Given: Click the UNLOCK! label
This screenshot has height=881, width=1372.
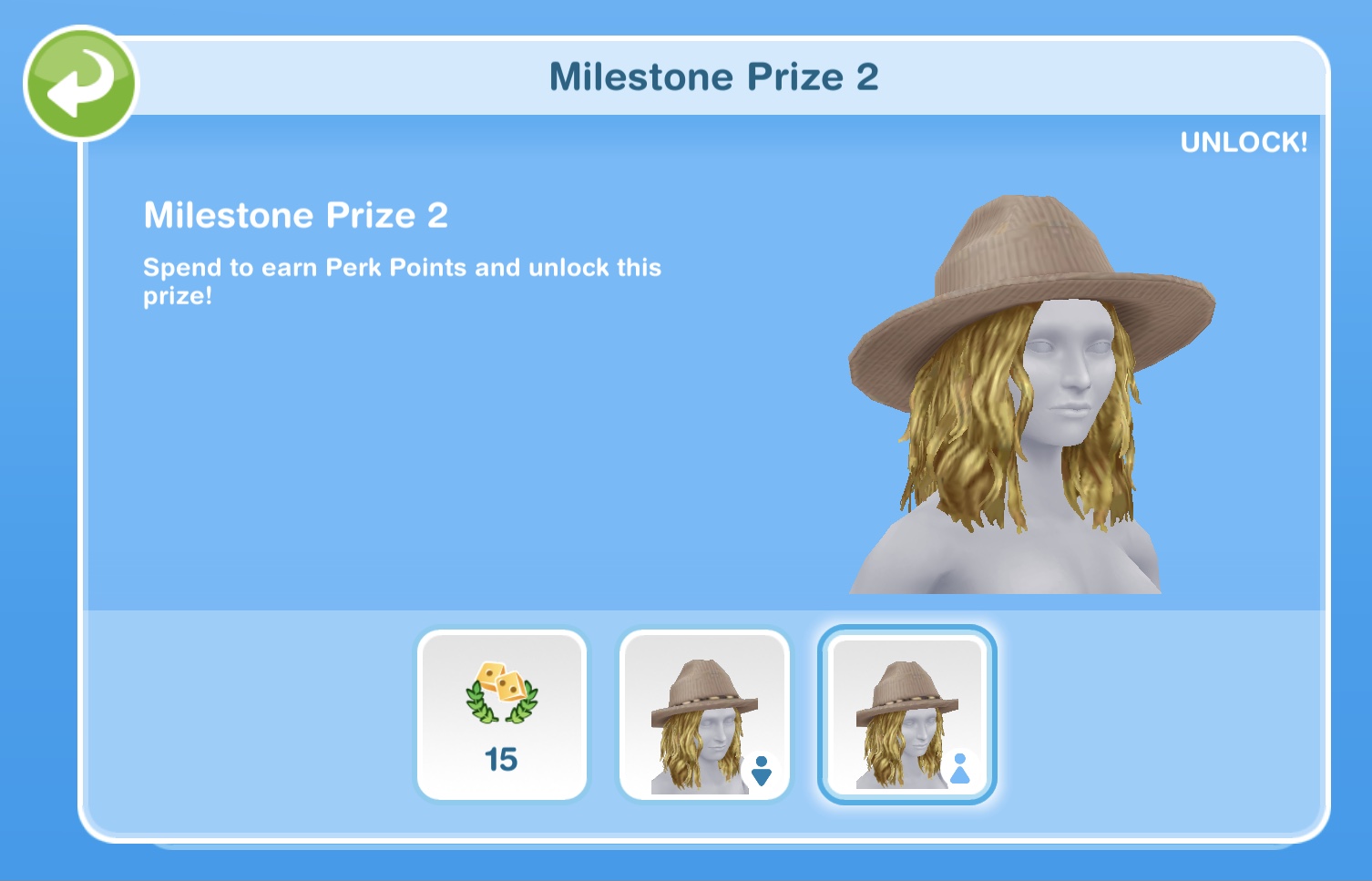Looking at the screenshot, I should tap(1244, 142).
